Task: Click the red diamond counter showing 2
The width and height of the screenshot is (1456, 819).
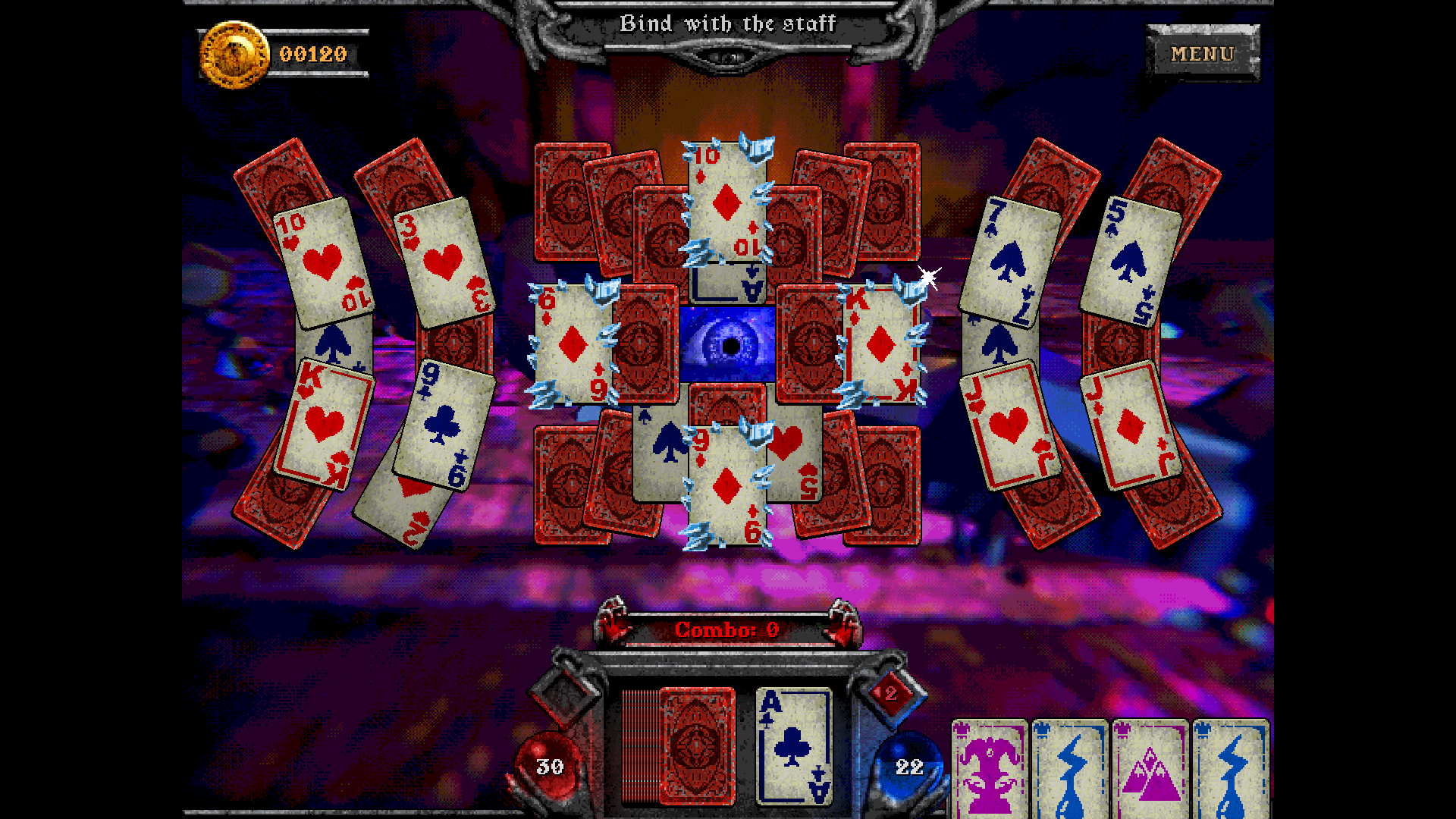Action: 889,694
